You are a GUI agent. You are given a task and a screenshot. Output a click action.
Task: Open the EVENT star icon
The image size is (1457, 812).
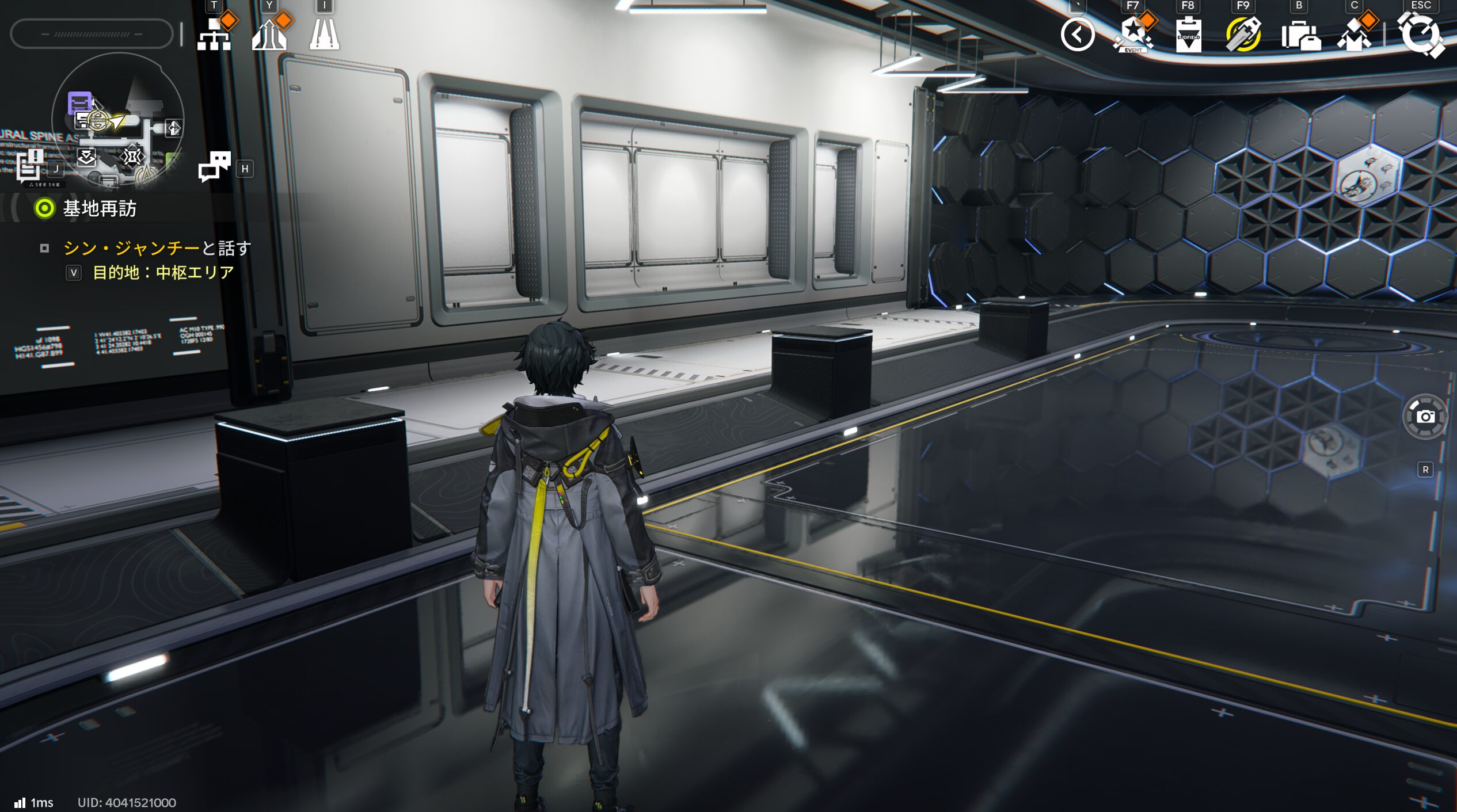tap(1132, 35)
